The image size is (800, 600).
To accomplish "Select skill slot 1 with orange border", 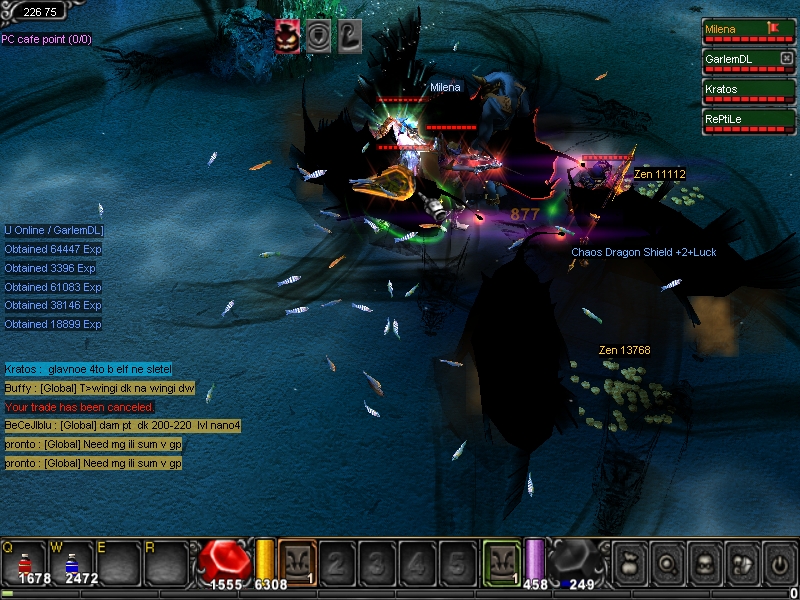I will pos(297,561).
